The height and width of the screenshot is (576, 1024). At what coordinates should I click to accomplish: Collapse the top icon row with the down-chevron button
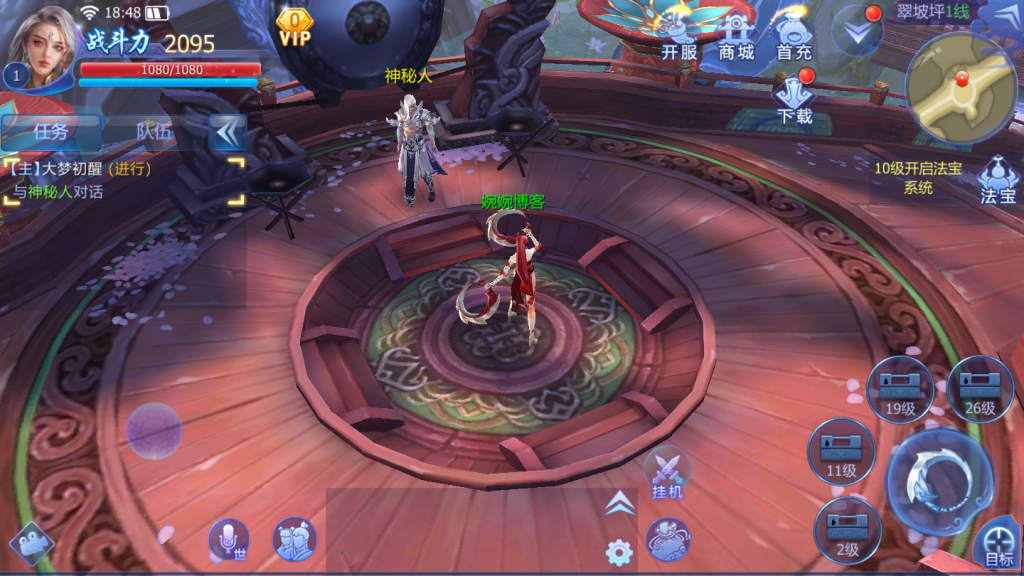pyautogui.click(x=857, y=32)
